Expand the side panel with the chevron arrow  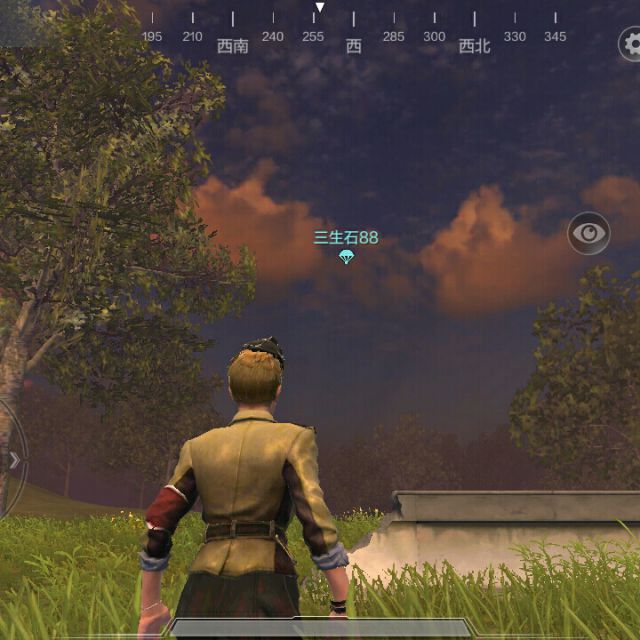coord(13,460)
